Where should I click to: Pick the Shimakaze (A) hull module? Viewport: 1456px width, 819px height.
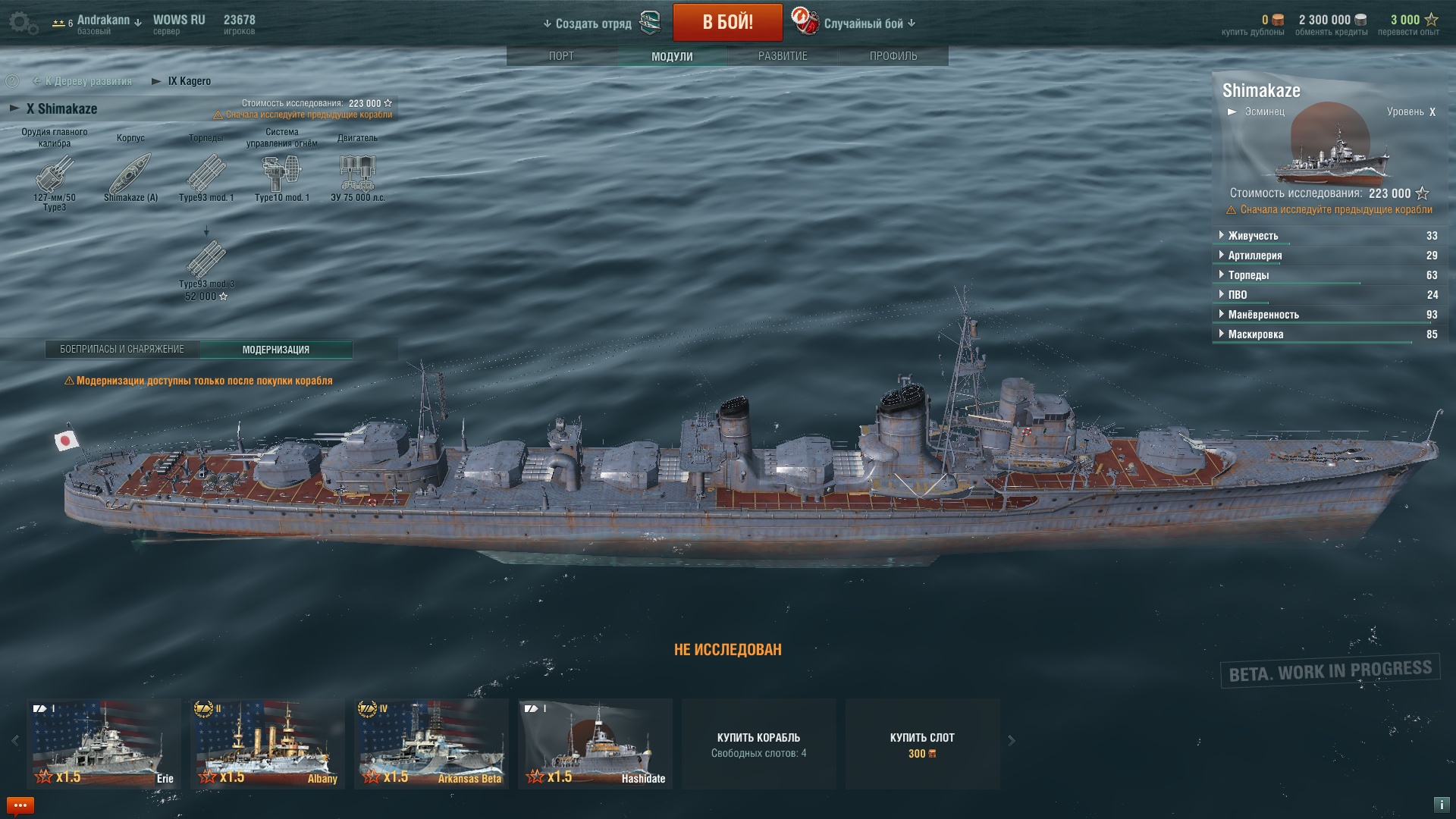click(x=130, y=175)
